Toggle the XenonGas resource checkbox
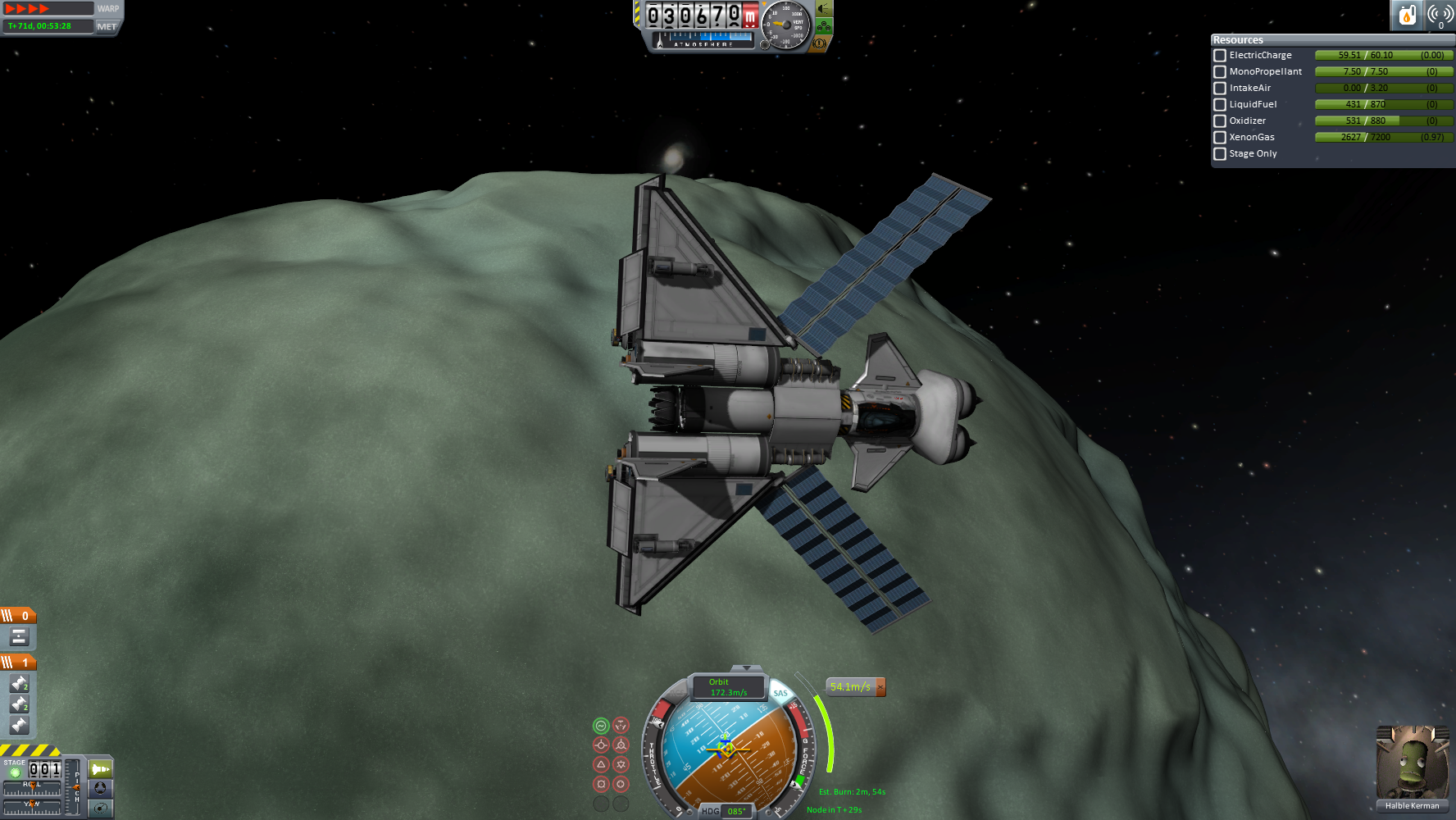 point(1220,138)
